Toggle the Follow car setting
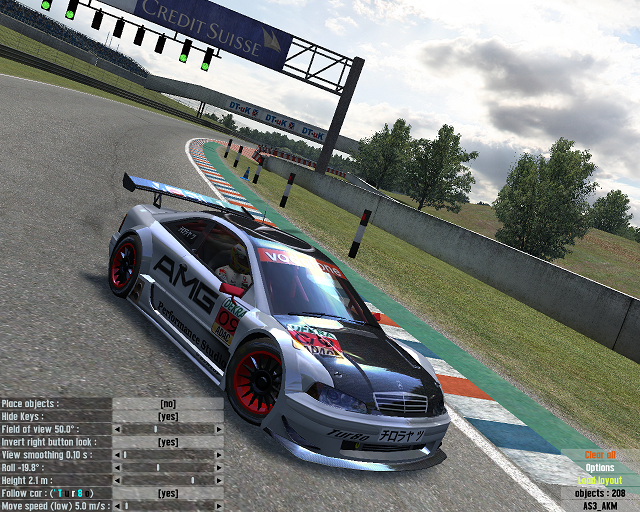Screen dimensions: 640x512 point(168,494)
